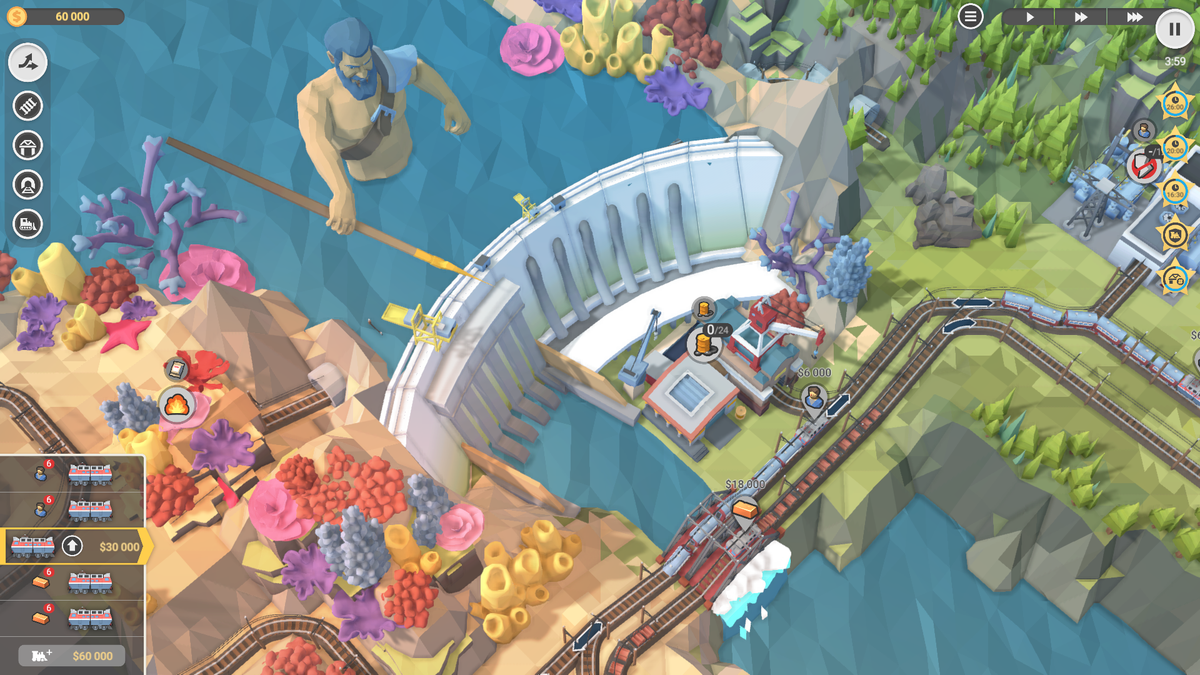Select the first passenger train in list
Image resolution: width=1200 pixels, height=675 pixels.
(72, 475)
